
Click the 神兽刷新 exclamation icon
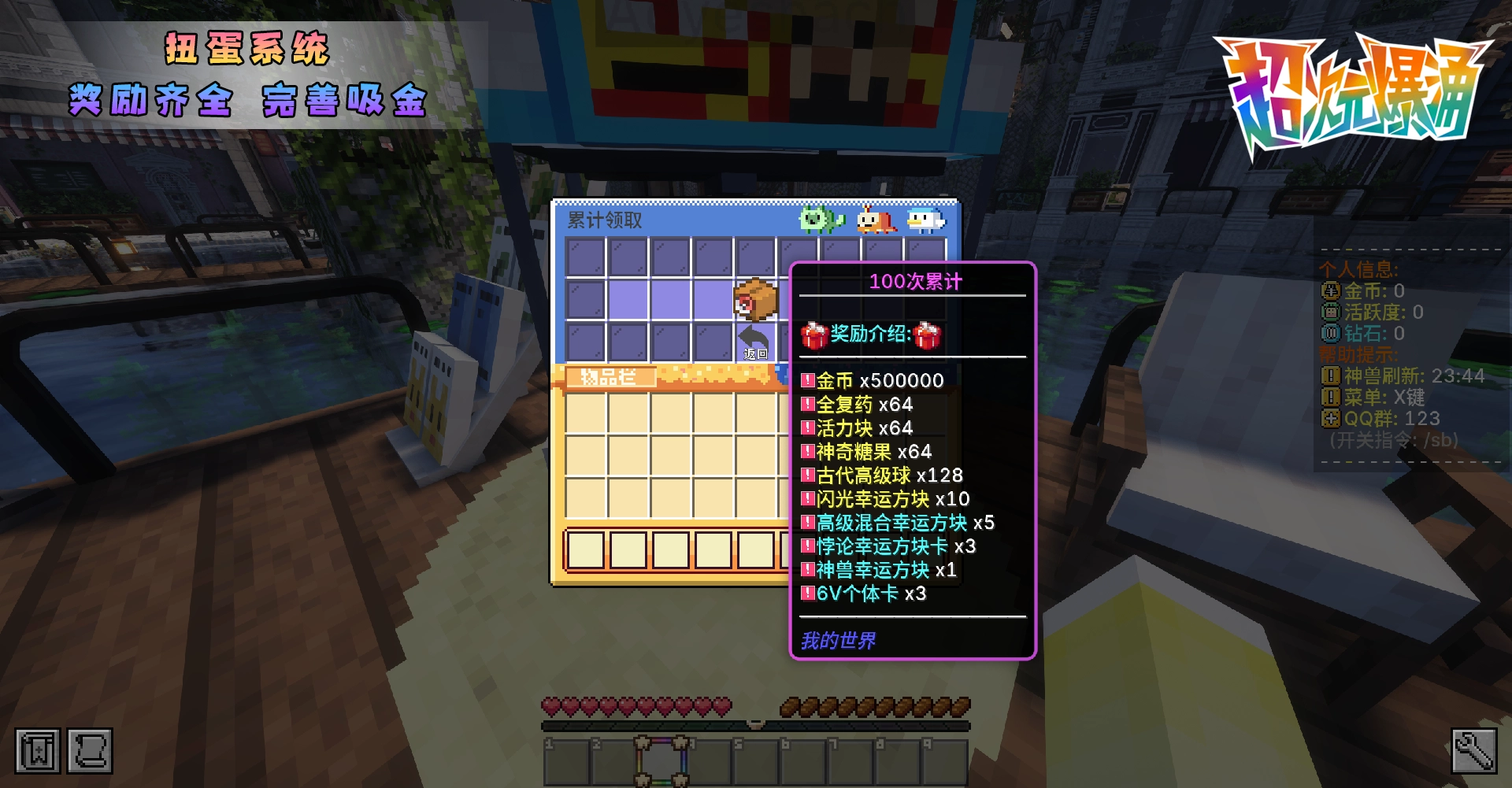click(x=1330, y=376)
